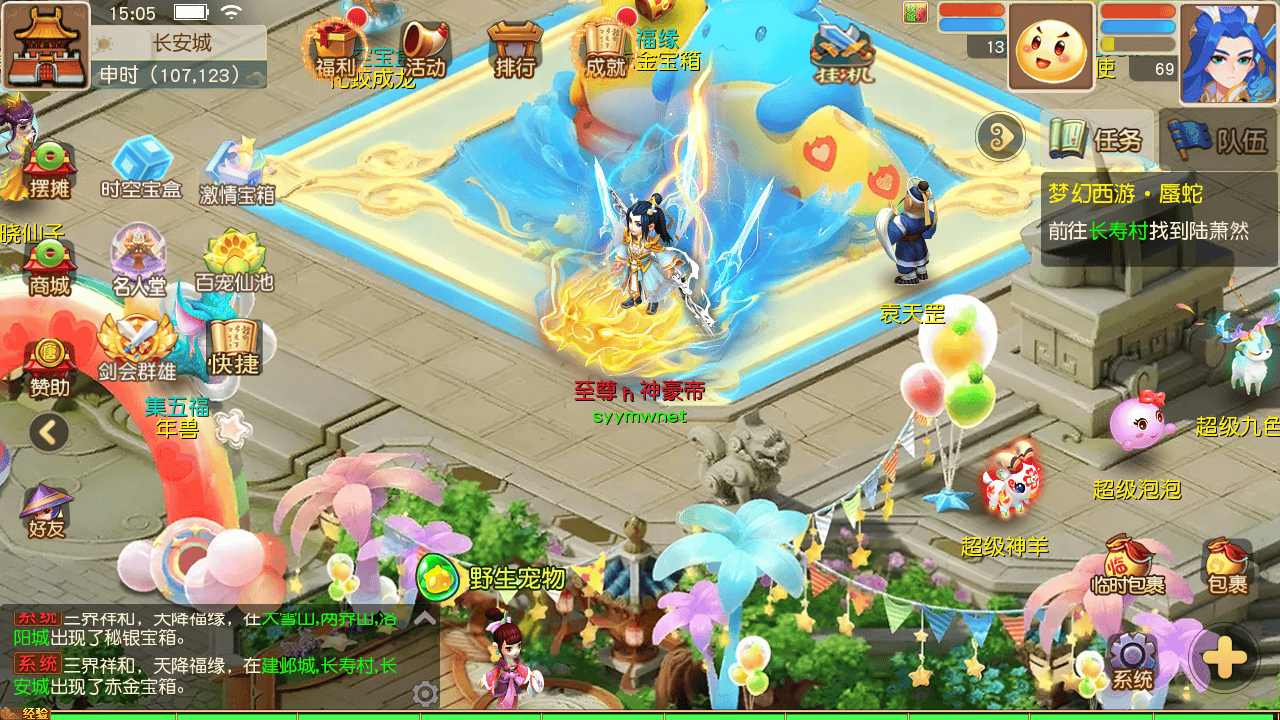The image size is (1280, 720).
Task: Switch to the 任务 quest tab
Action: pos(1097,139)
